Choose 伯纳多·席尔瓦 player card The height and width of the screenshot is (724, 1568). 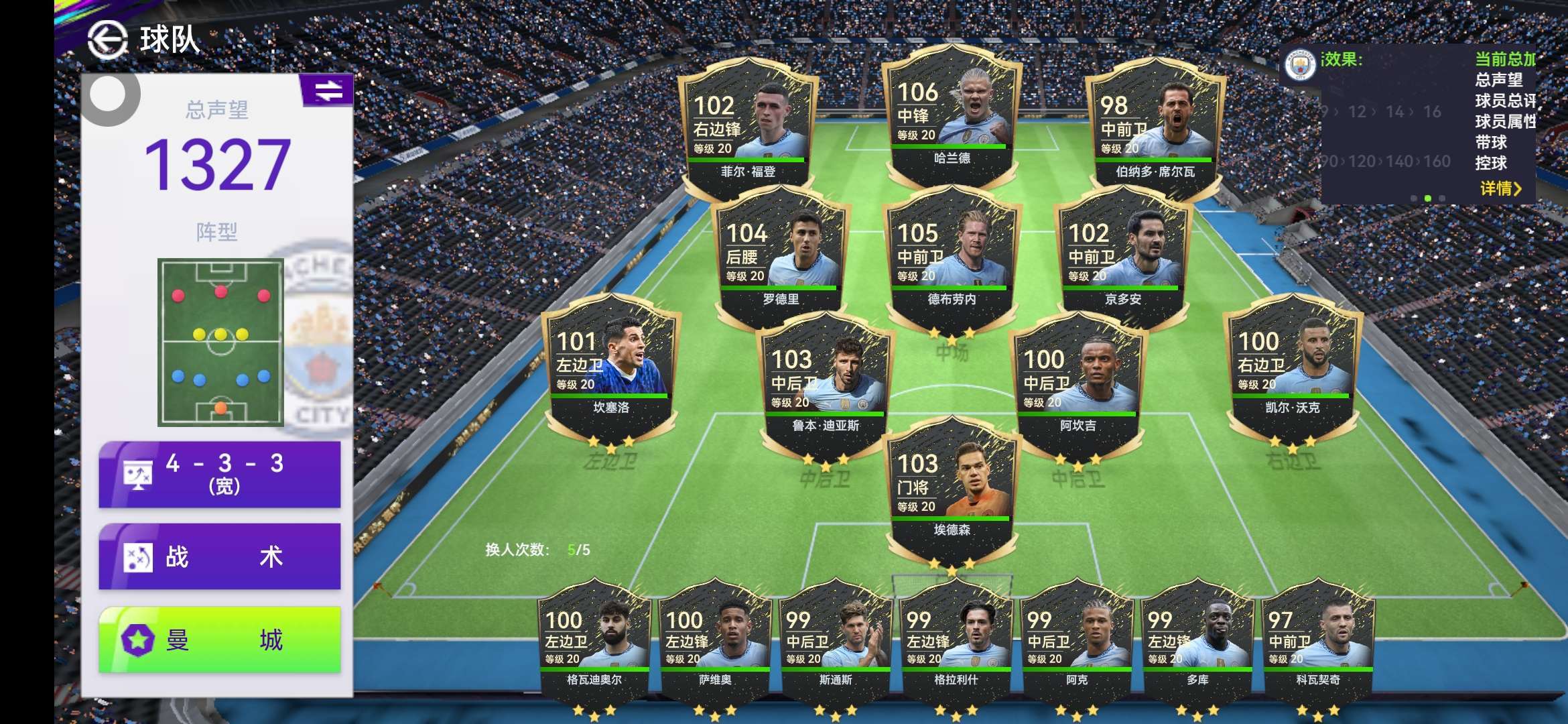1155,129
